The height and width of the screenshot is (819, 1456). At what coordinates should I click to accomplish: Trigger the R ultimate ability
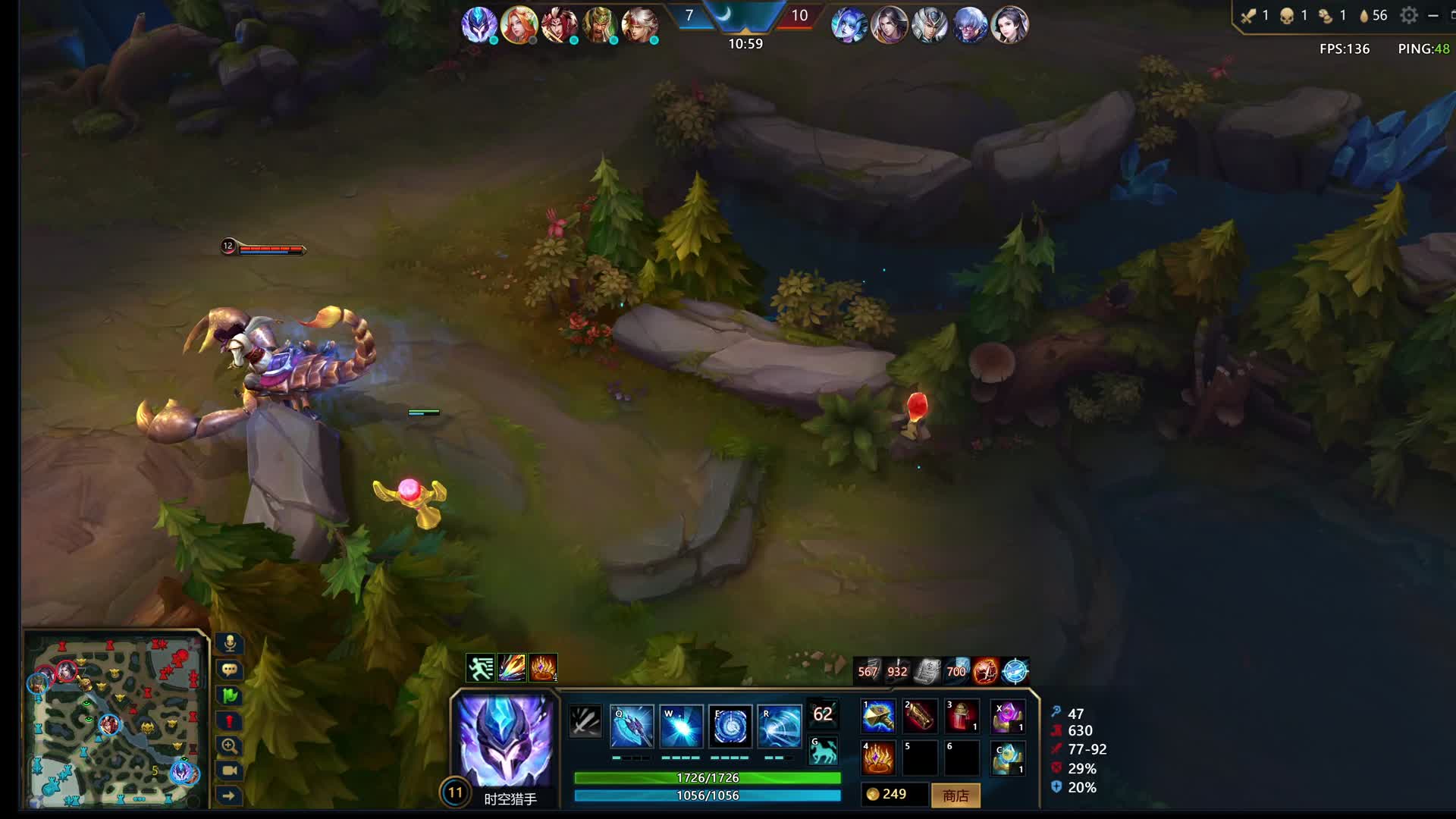tap(780, 726)
